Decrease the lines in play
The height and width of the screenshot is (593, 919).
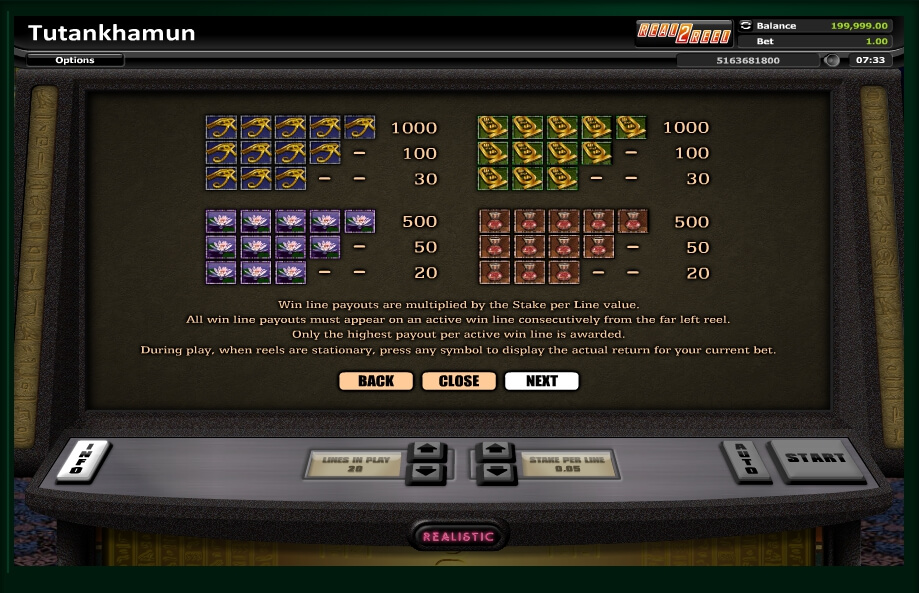[x=425, y=472]
